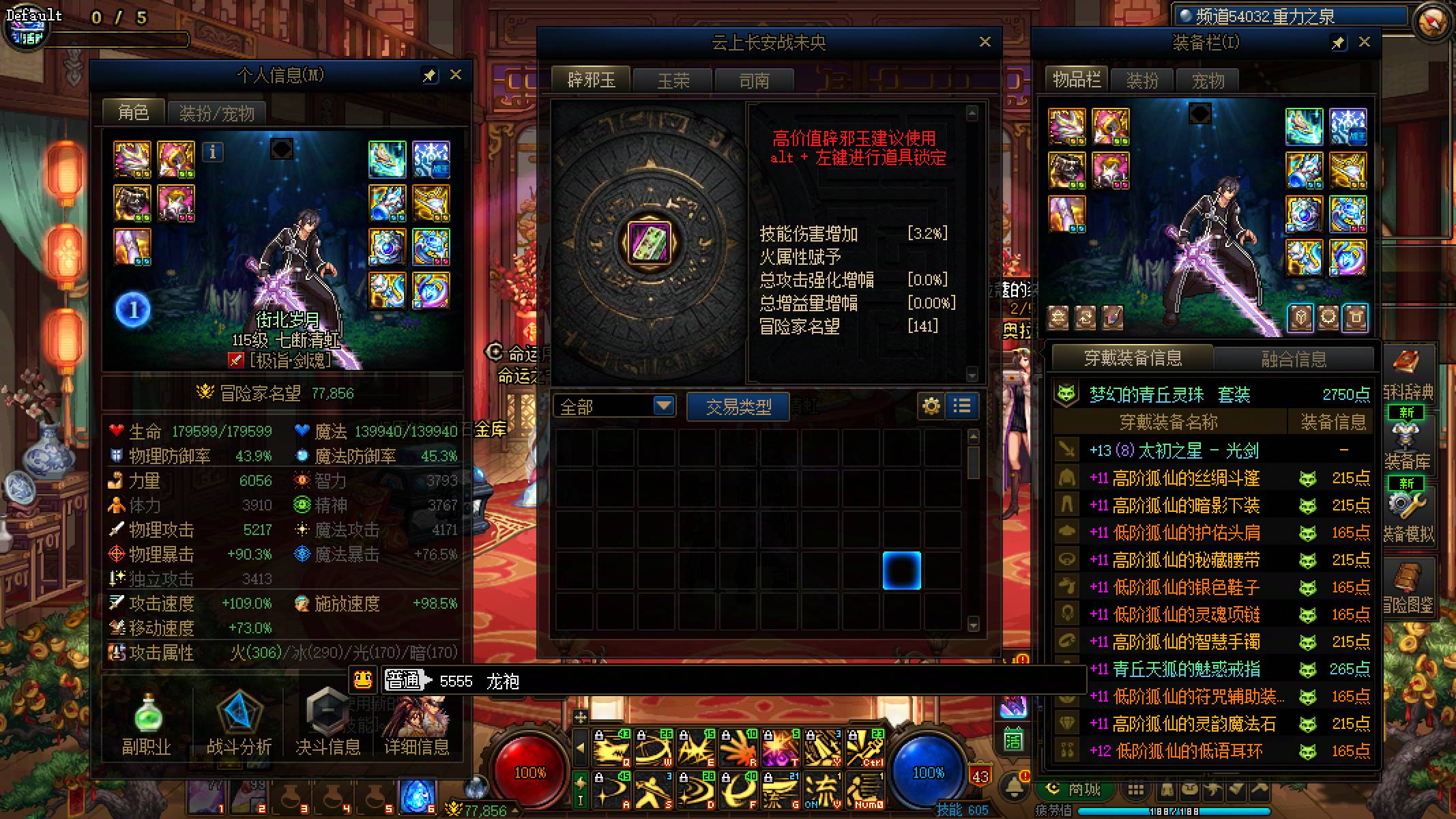This screenshot has height=819, width=1456.
Task: Click the settings gear in the 辟邪玉 panel
Action: click(931, 405)
